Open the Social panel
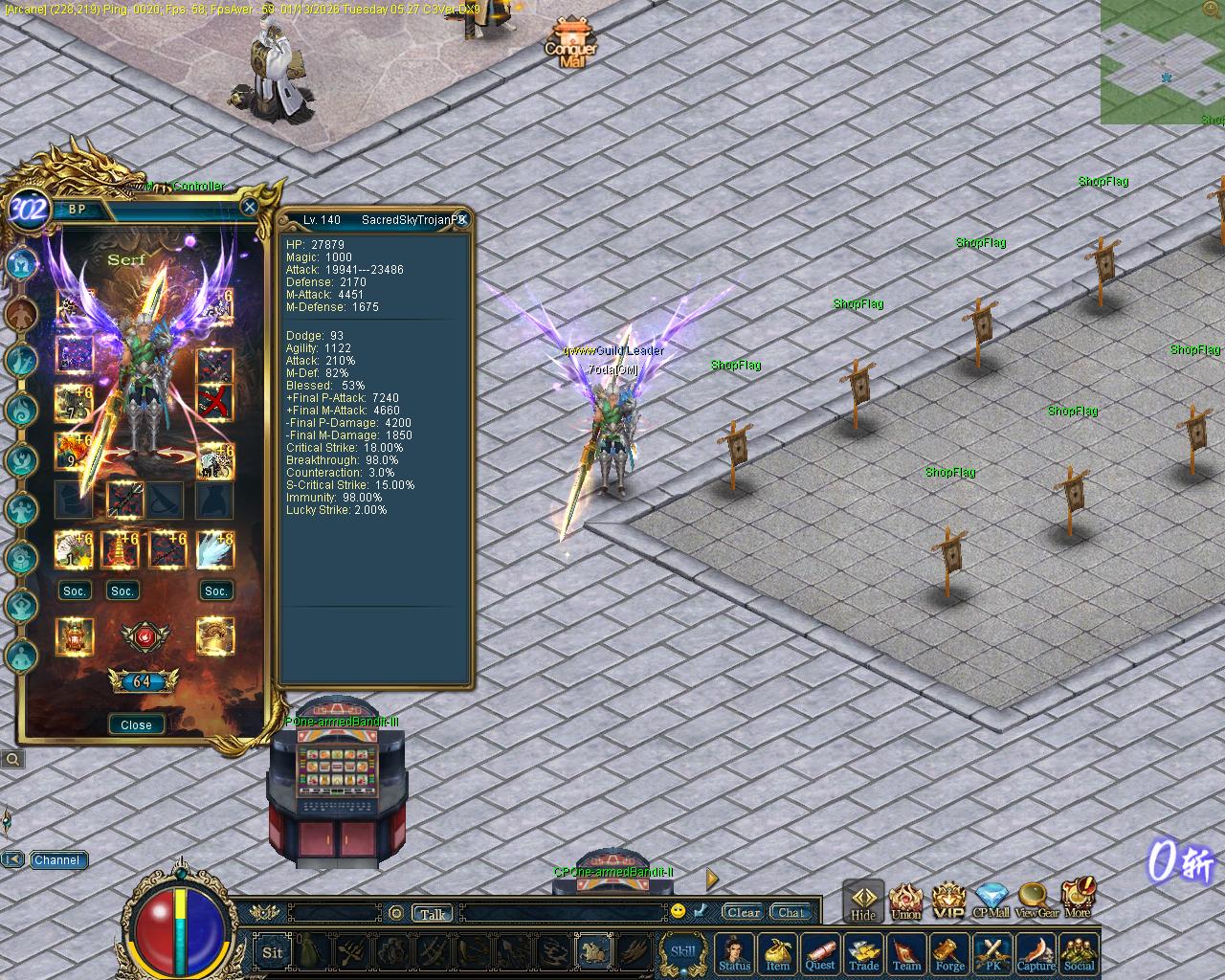This screenshot has height=980, width=1225. pyautogui.click(x=1079, y=953)
